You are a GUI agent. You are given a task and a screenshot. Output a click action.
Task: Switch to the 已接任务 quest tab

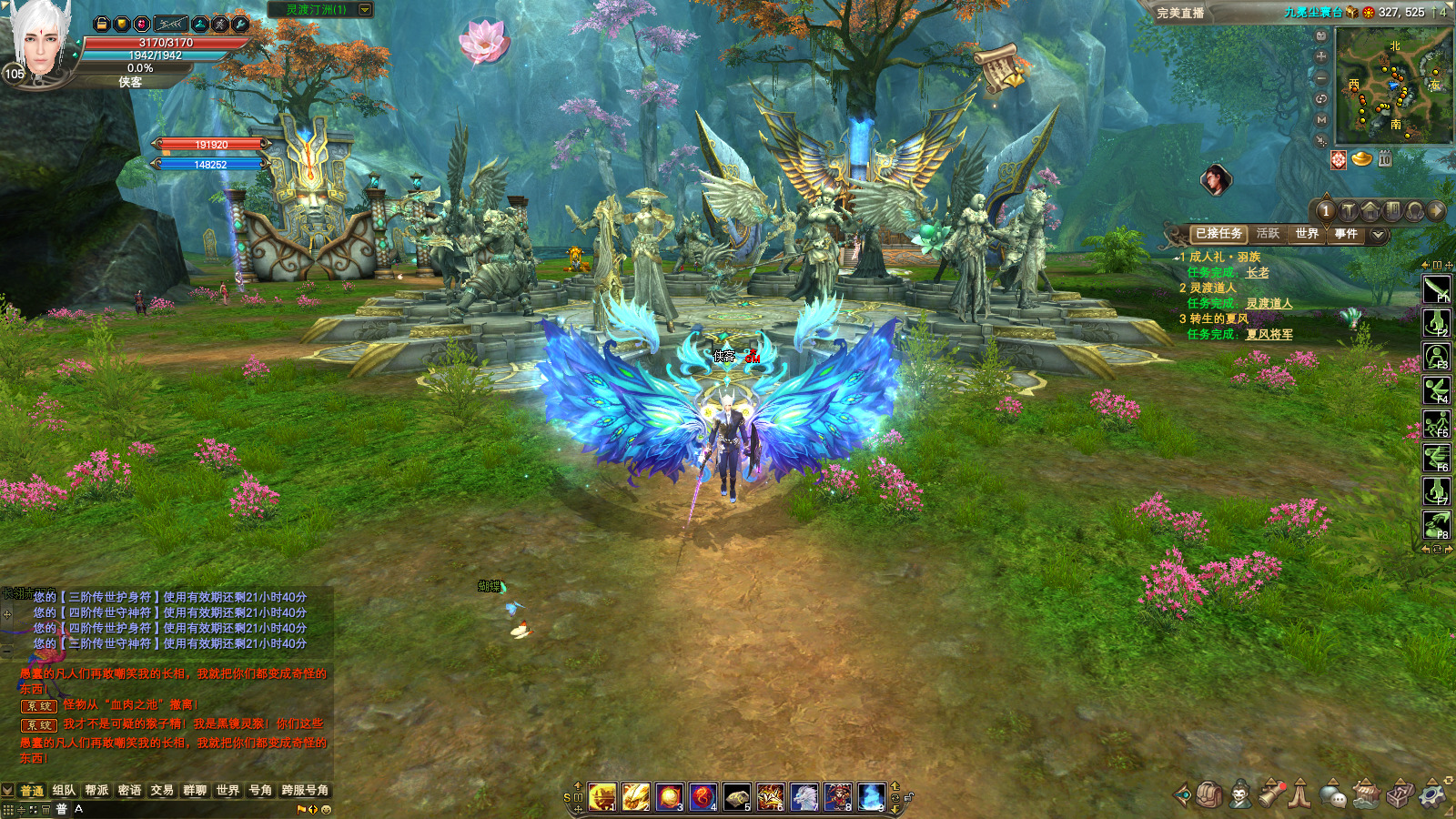click(x=1218, y=234)
